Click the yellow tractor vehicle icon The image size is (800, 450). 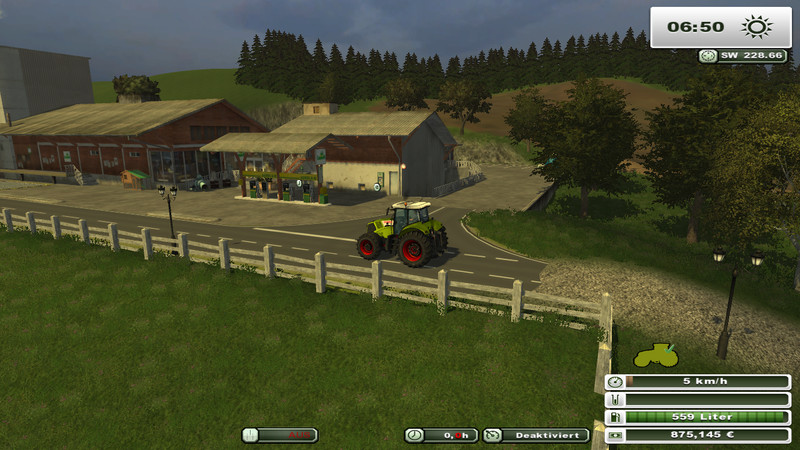pyautogui.click(x=656, y=355)
